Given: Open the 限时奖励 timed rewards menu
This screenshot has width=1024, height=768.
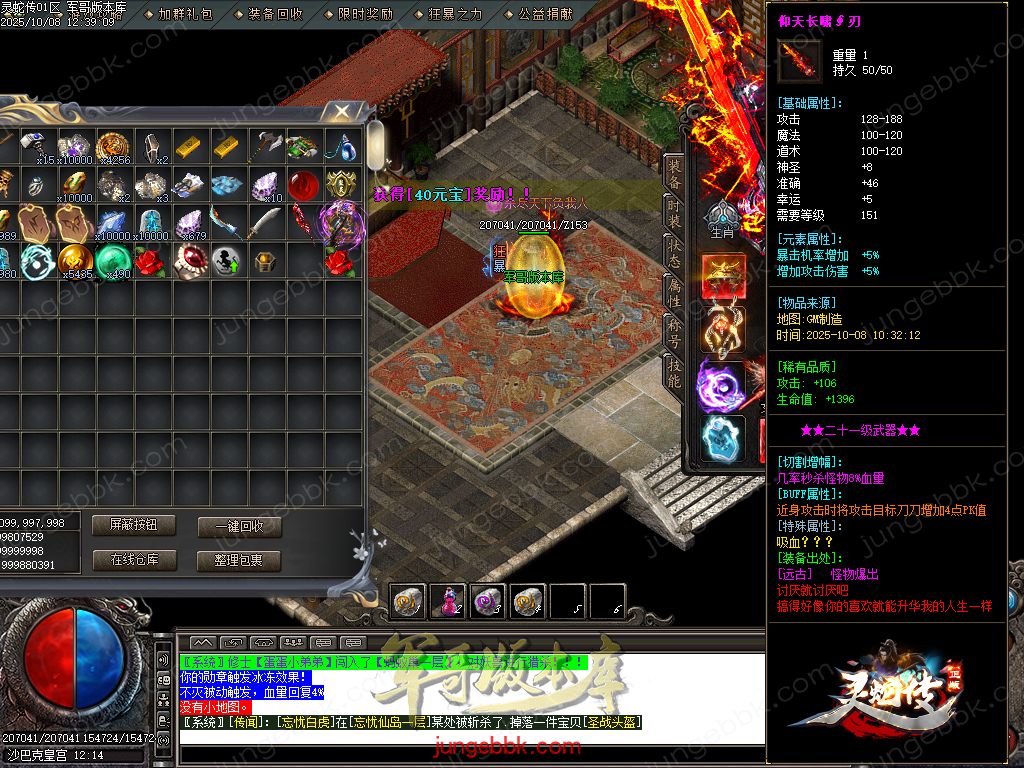Looking at the screenshot, I should point(365,14).
